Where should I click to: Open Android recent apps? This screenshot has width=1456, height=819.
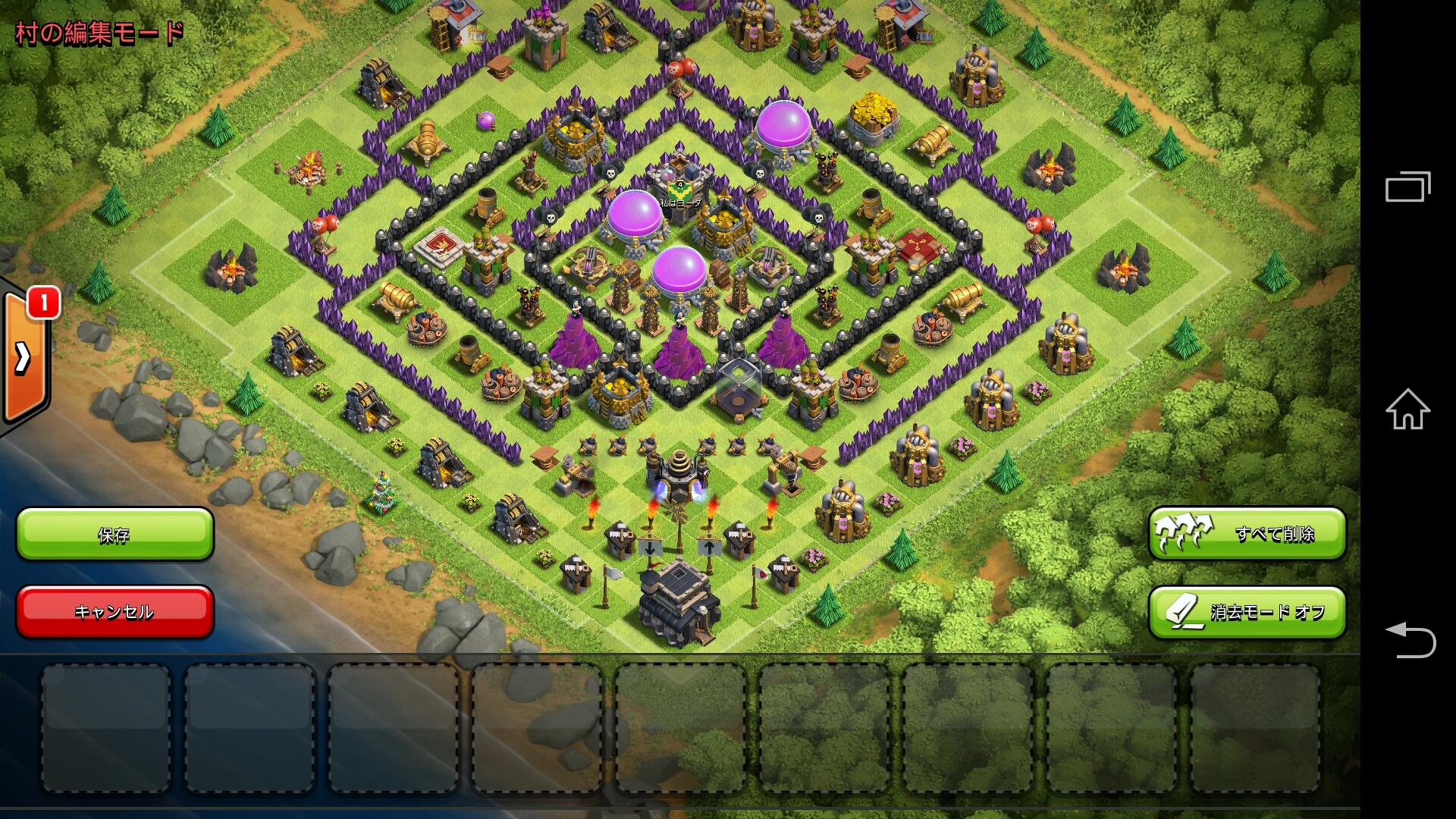click(x=1407, y=187)
